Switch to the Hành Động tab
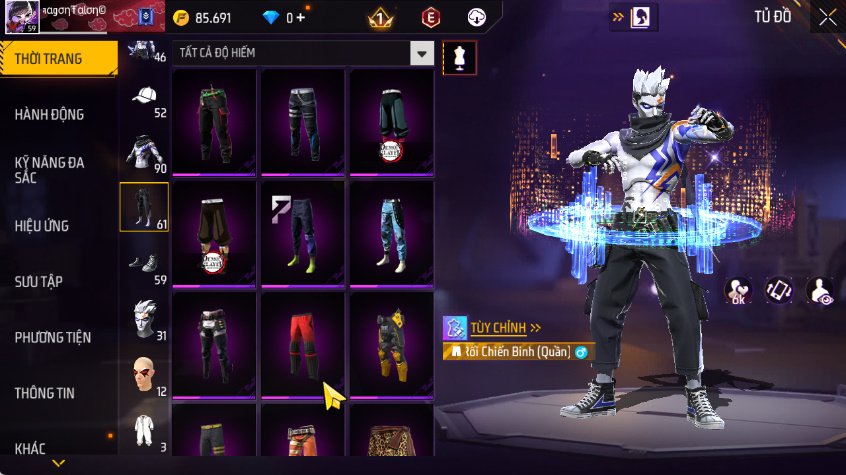Screen dimensions: 846x475 pos(50,115)
